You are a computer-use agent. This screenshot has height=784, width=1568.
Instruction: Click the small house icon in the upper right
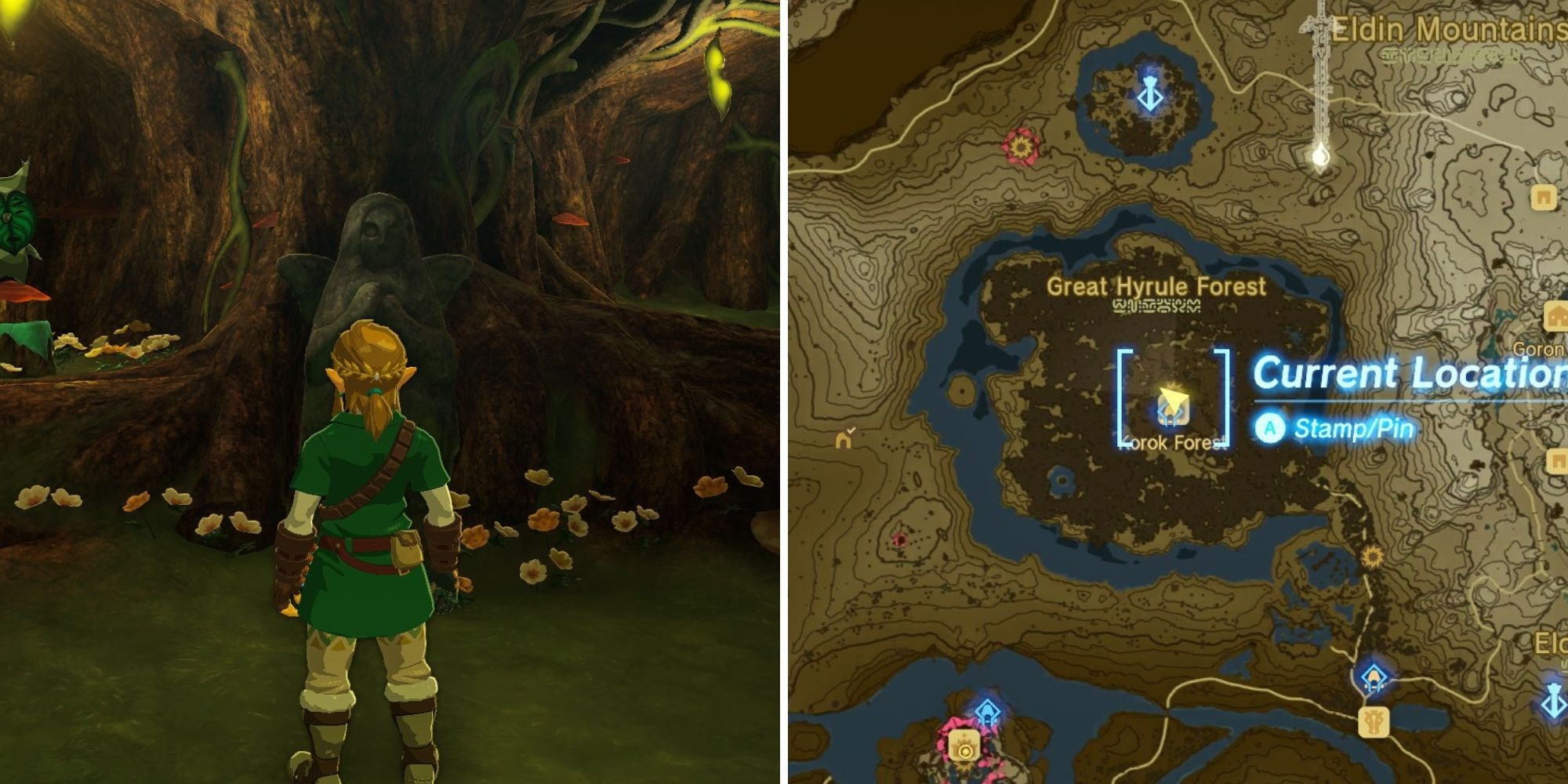tap(1545, 198)
